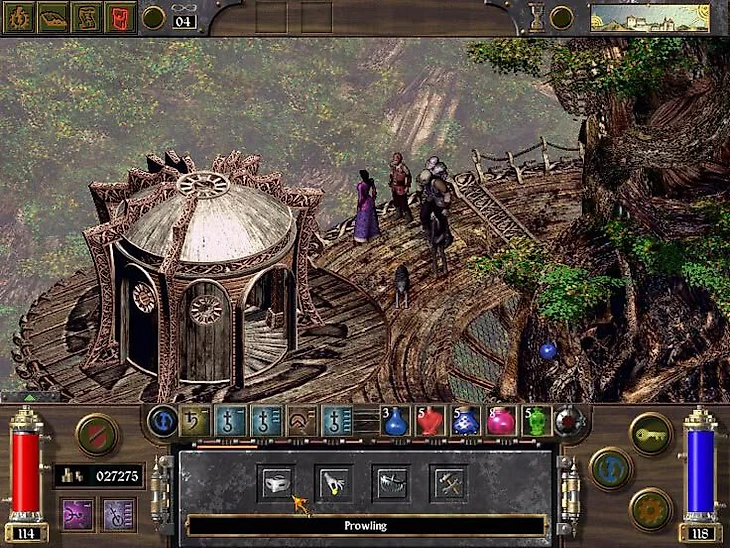This screenshot has height=548, width=730.
Task: Select the Prowling mask skill icon
Action: 275,482
